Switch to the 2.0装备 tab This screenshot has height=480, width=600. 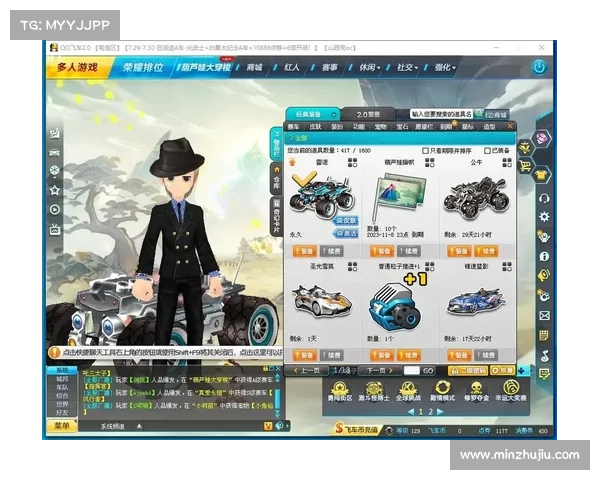(x=368, y=114)
